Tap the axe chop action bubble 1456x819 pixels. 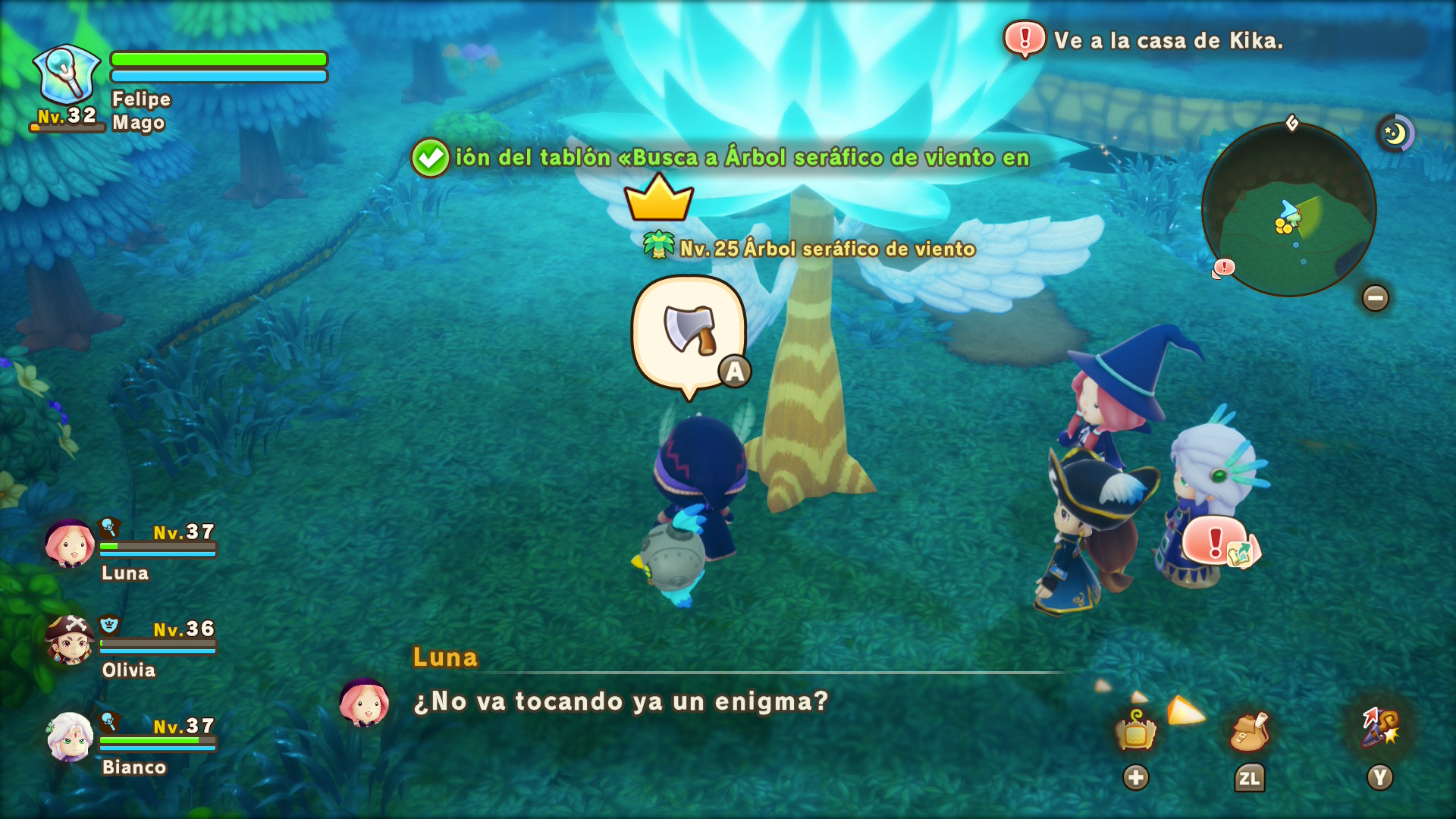689,332
